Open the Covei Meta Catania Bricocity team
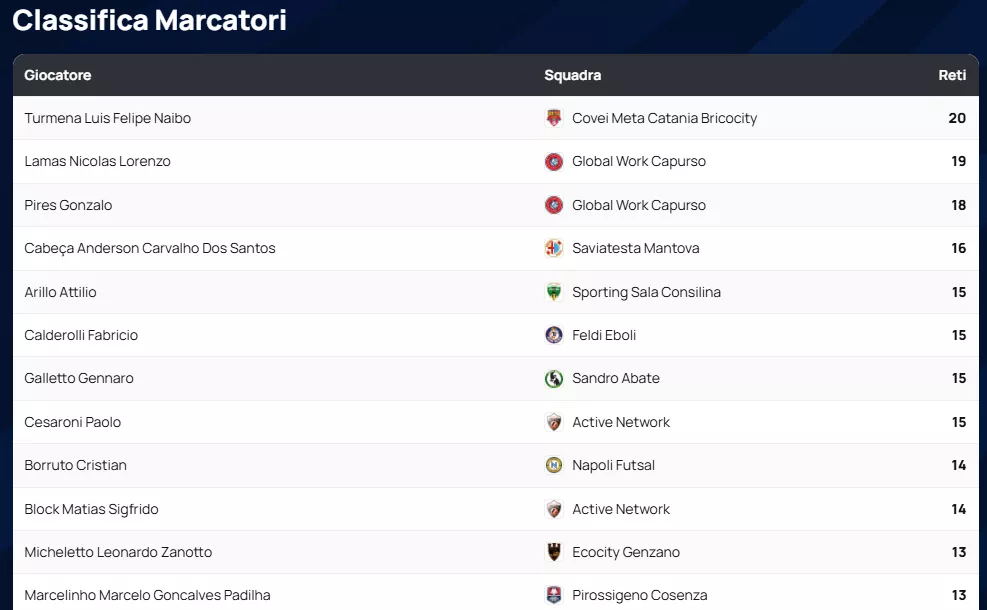Image resolution: width=987 pixels, height=610 pixels. pyautogui.click(x=664, y=118)
